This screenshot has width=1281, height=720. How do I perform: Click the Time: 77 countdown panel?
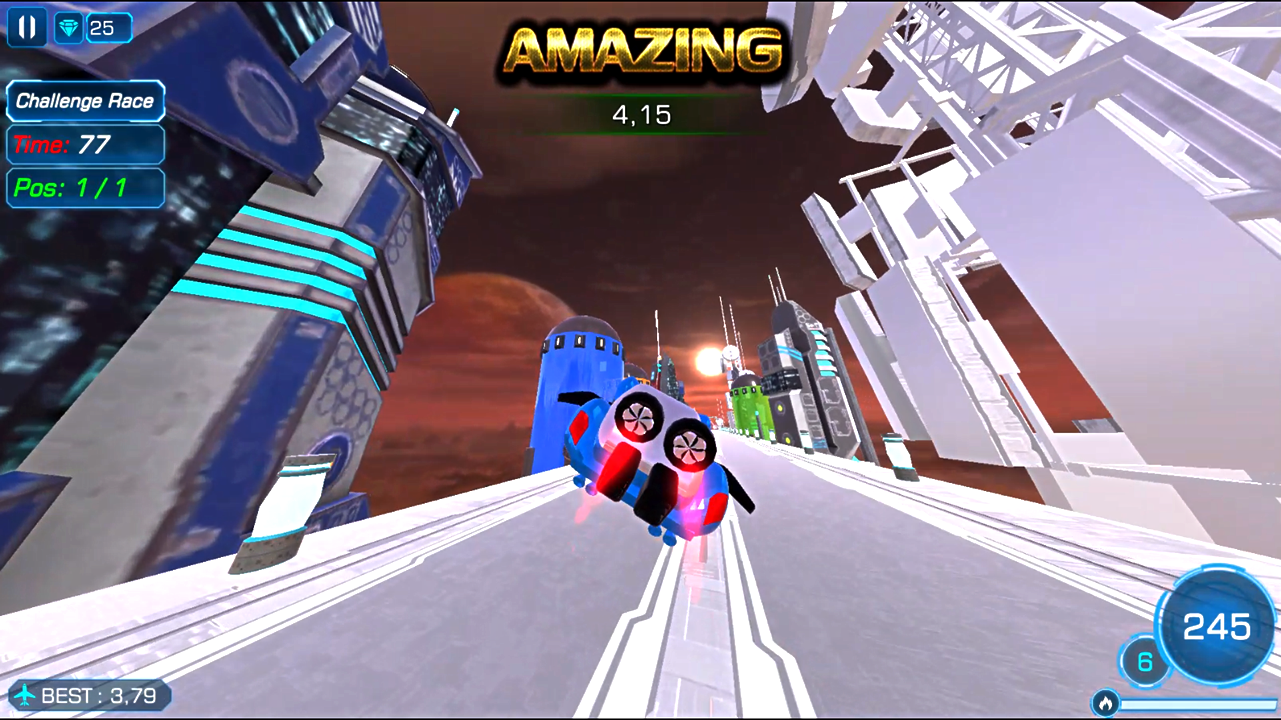[85, 145]
